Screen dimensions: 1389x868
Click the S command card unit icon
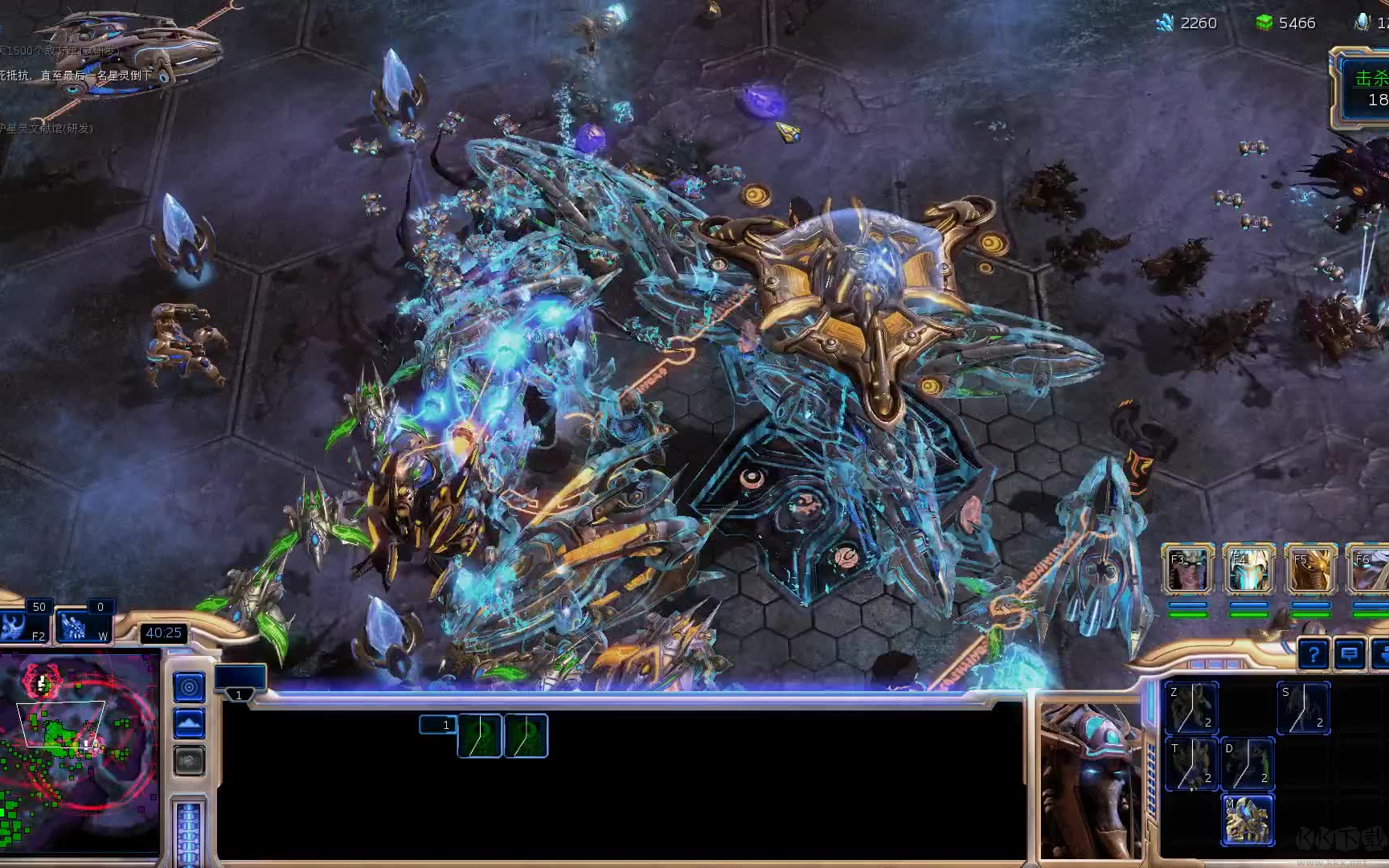1303,708
